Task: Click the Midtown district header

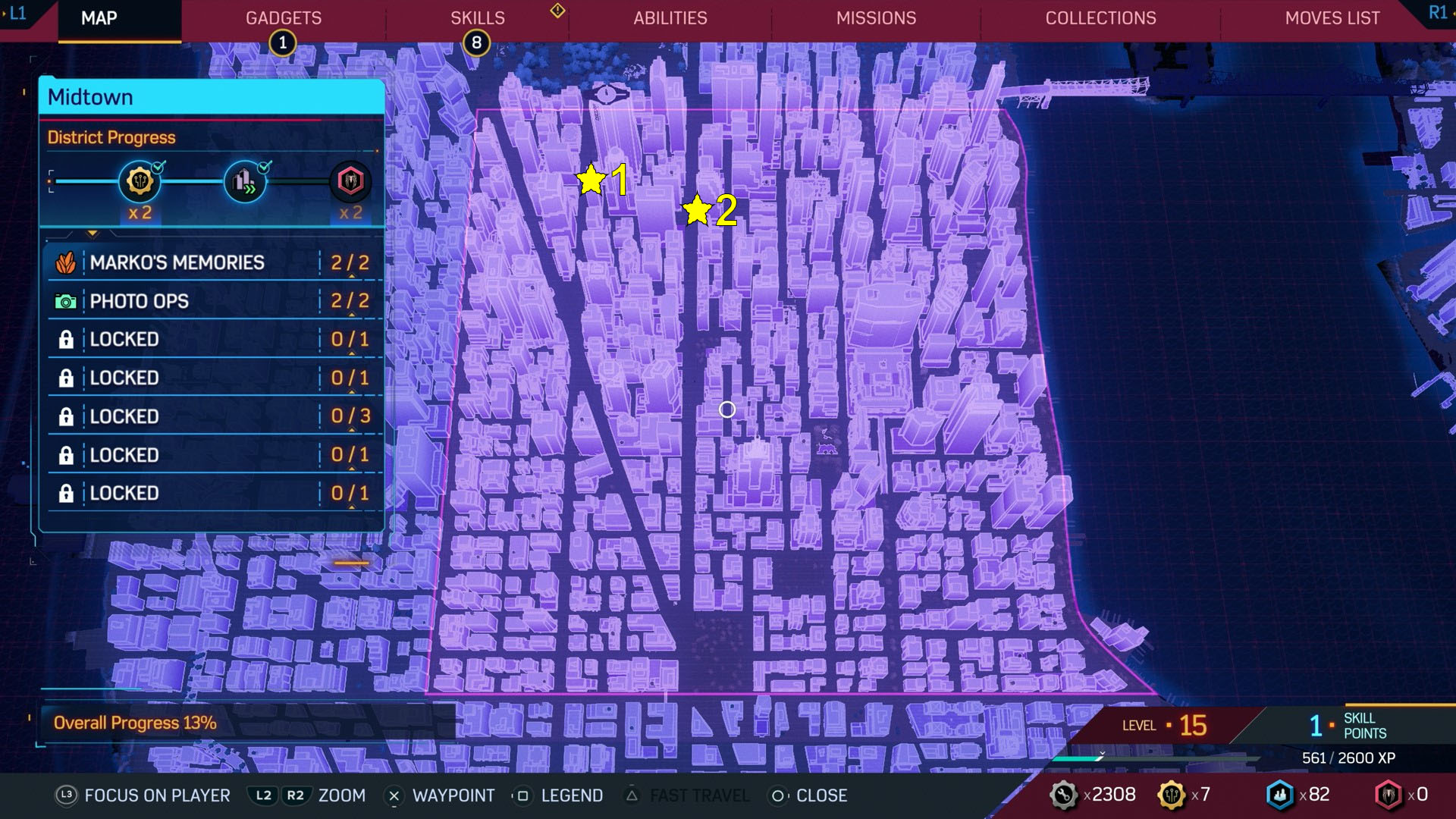Action: [211, 97]
